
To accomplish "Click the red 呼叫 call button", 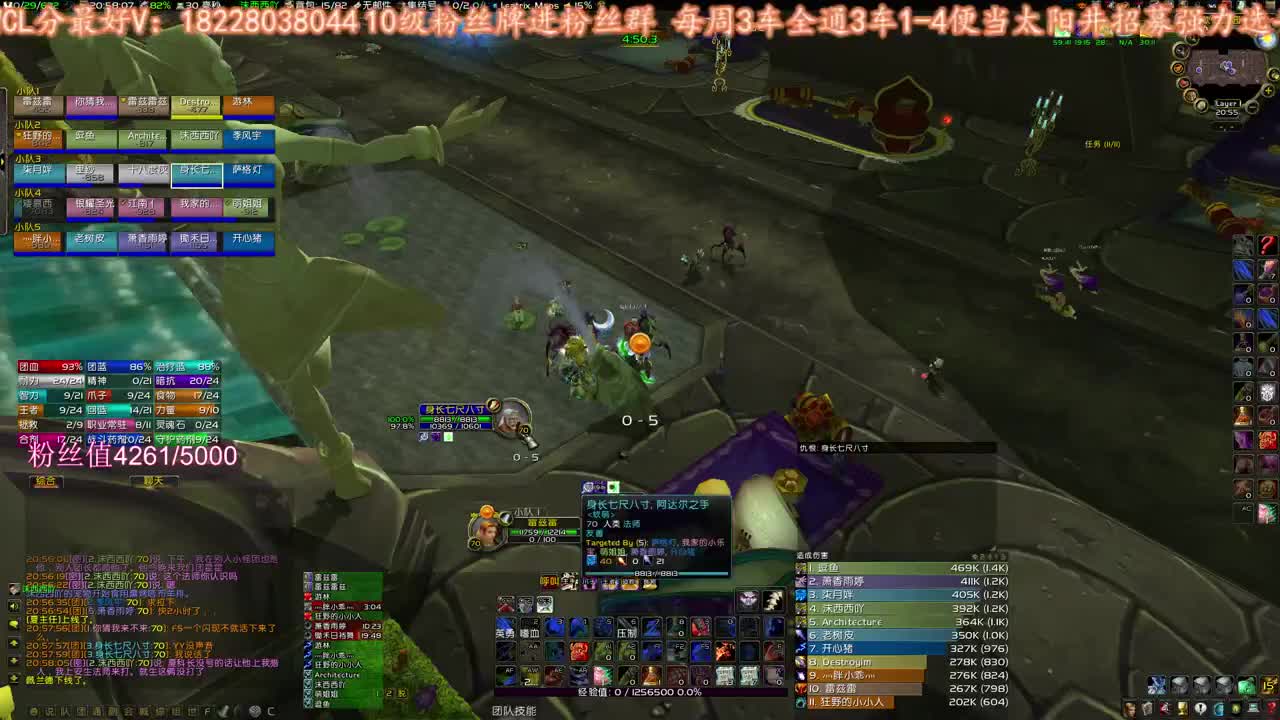I will pos(547,581).
